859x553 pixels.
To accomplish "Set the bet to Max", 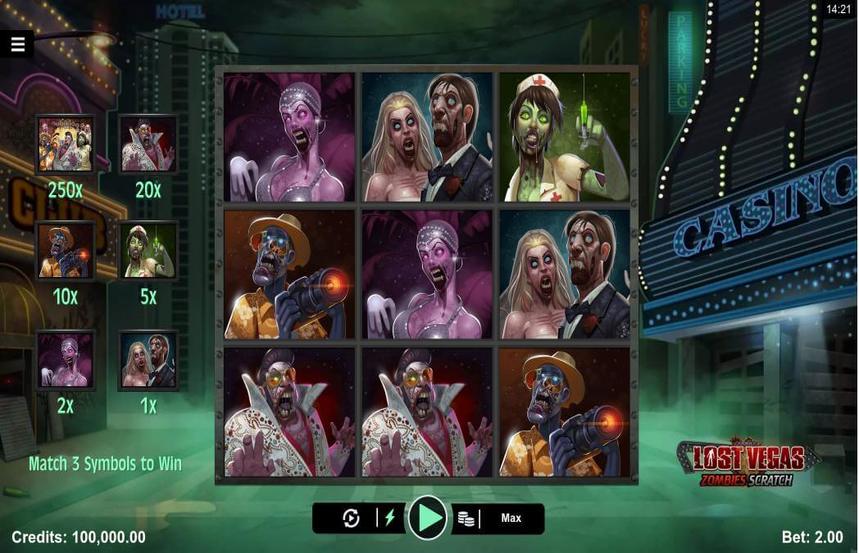I will [x=511, y=518].
